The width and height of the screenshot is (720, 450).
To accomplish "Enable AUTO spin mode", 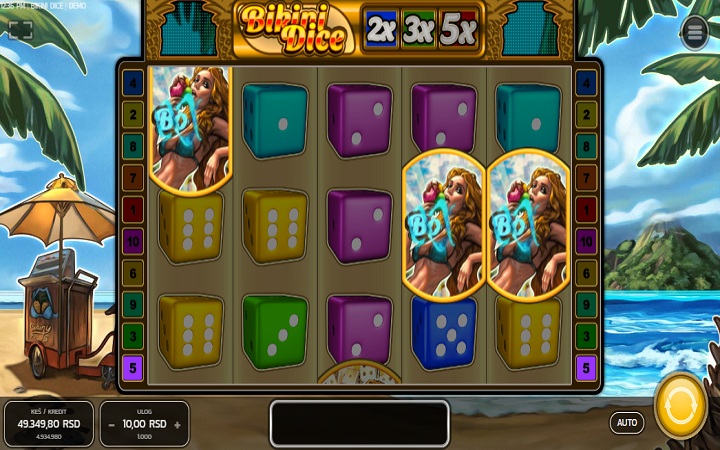I will [x=627, y=422].
